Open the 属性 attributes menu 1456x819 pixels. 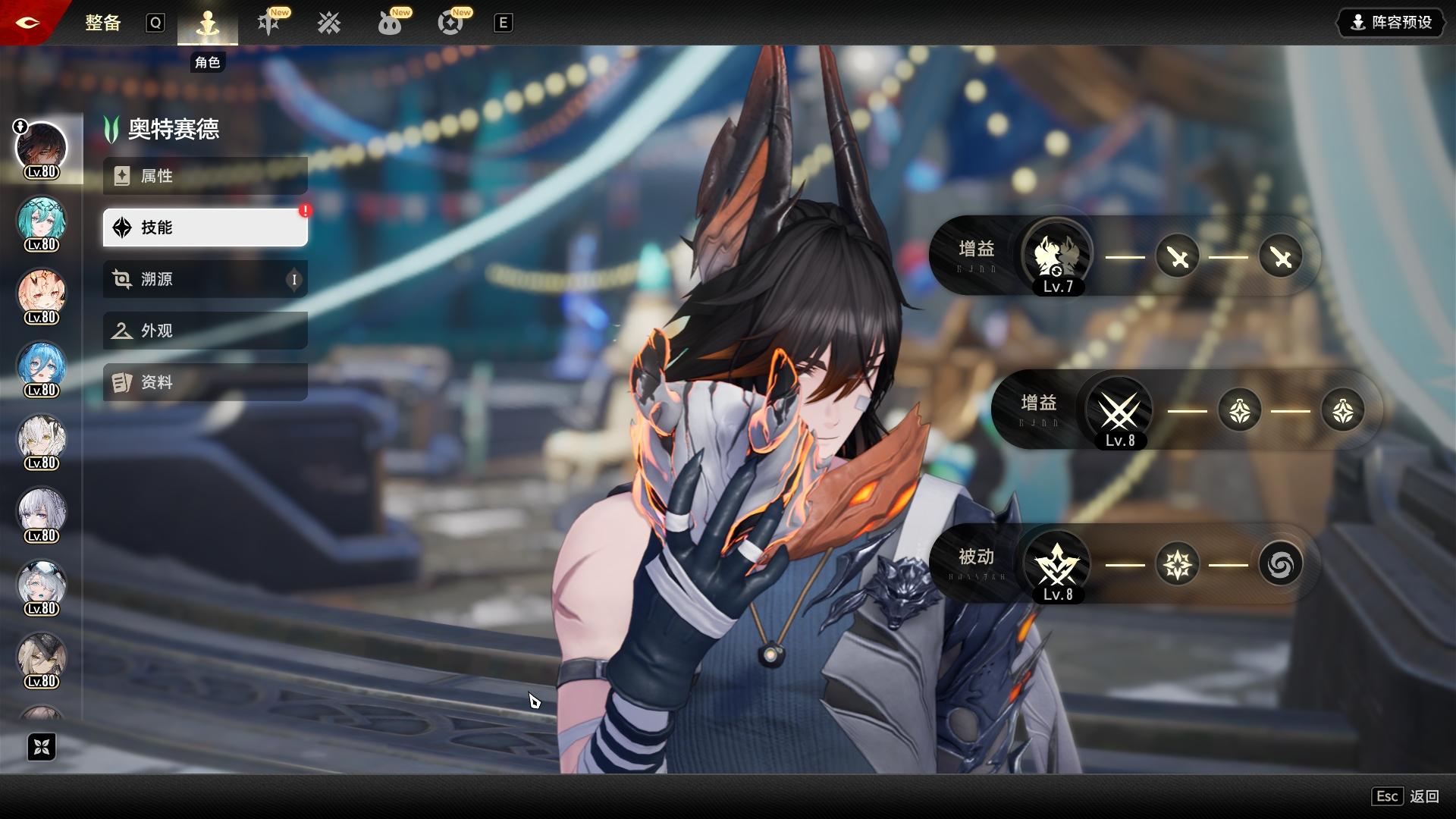tap(205, 176)
